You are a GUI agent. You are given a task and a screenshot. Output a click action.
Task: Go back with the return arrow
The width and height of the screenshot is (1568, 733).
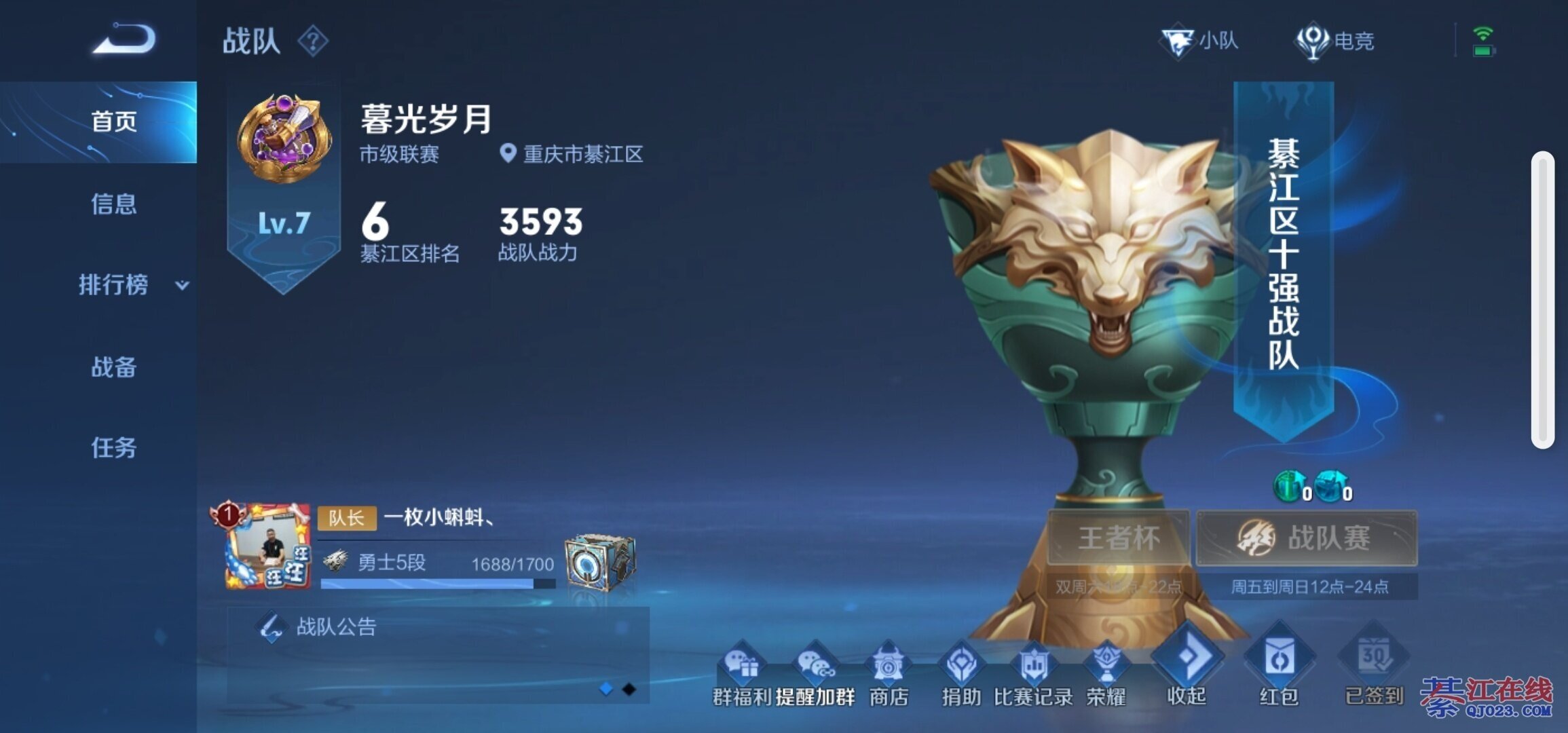[x=124, y=39]
